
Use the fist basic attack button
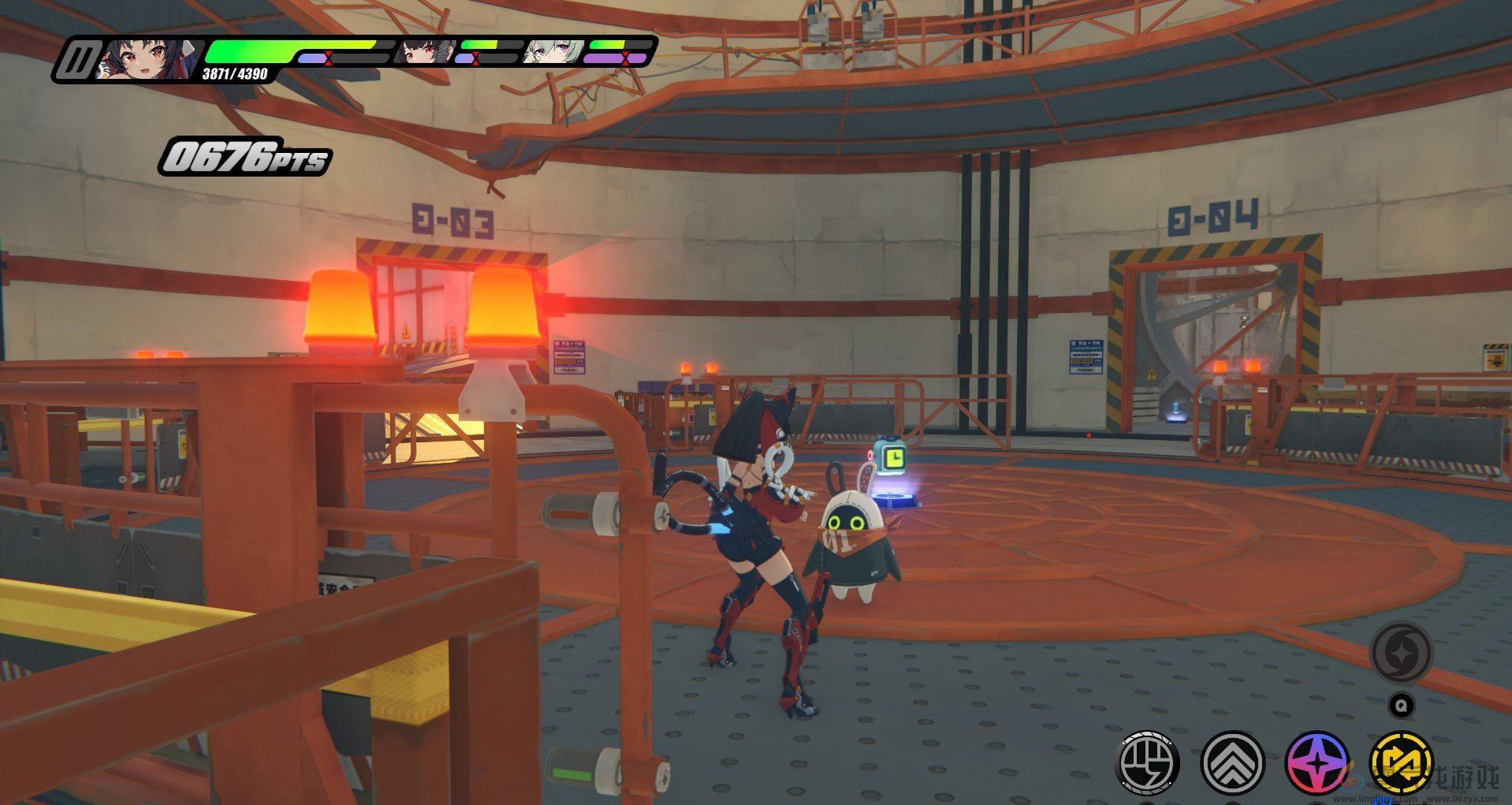click(x=1149, y=762)
